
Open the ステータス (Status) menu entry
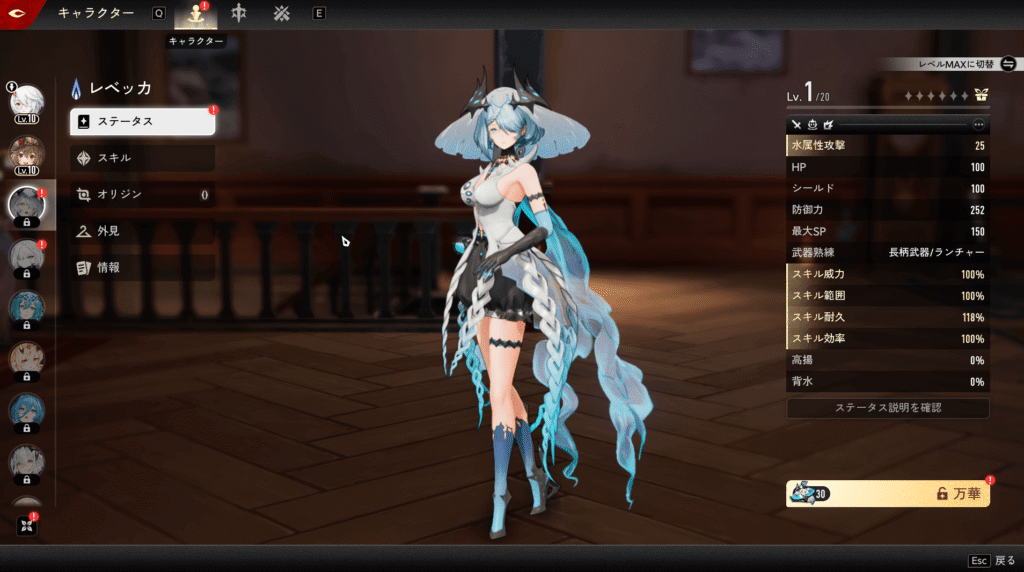pos(142,122)
